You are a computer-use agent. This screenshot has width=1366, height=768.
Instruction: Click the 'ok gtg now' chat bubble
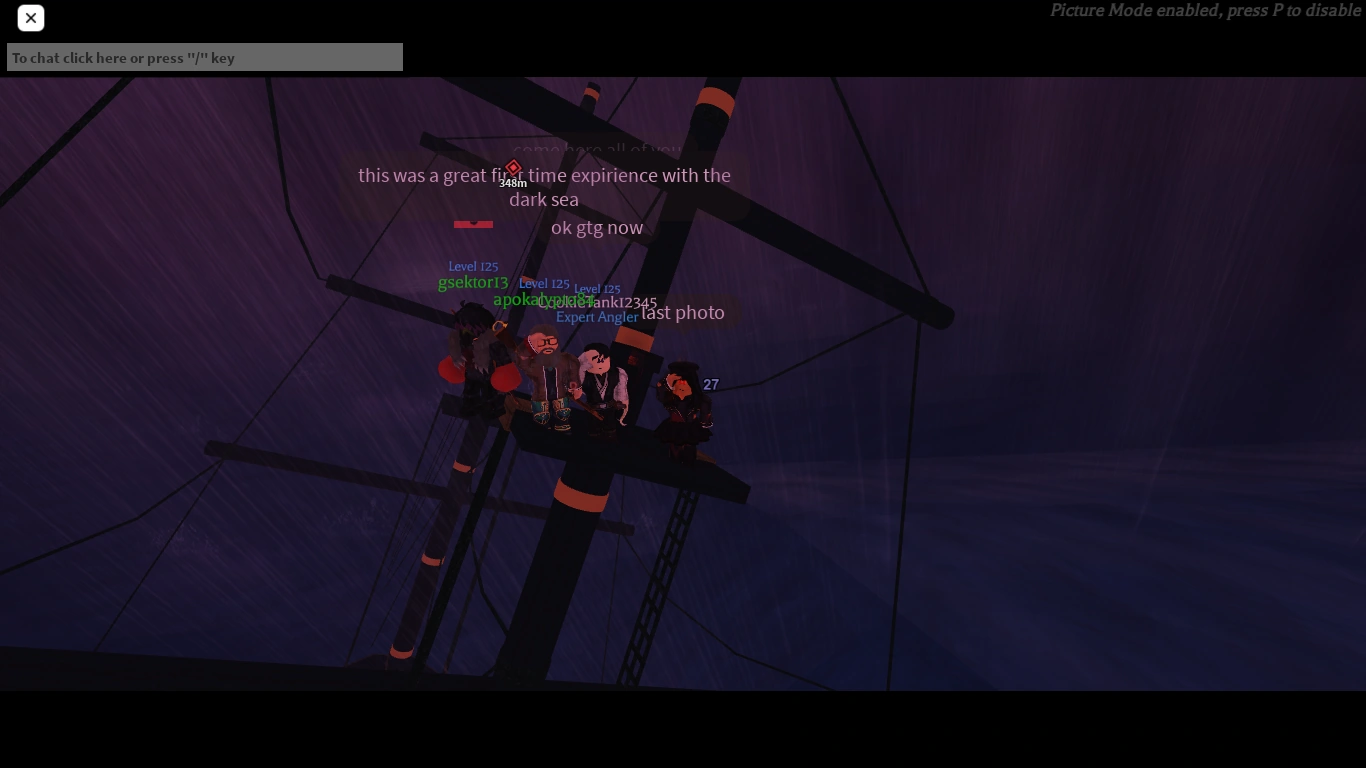tap(596, 227)
